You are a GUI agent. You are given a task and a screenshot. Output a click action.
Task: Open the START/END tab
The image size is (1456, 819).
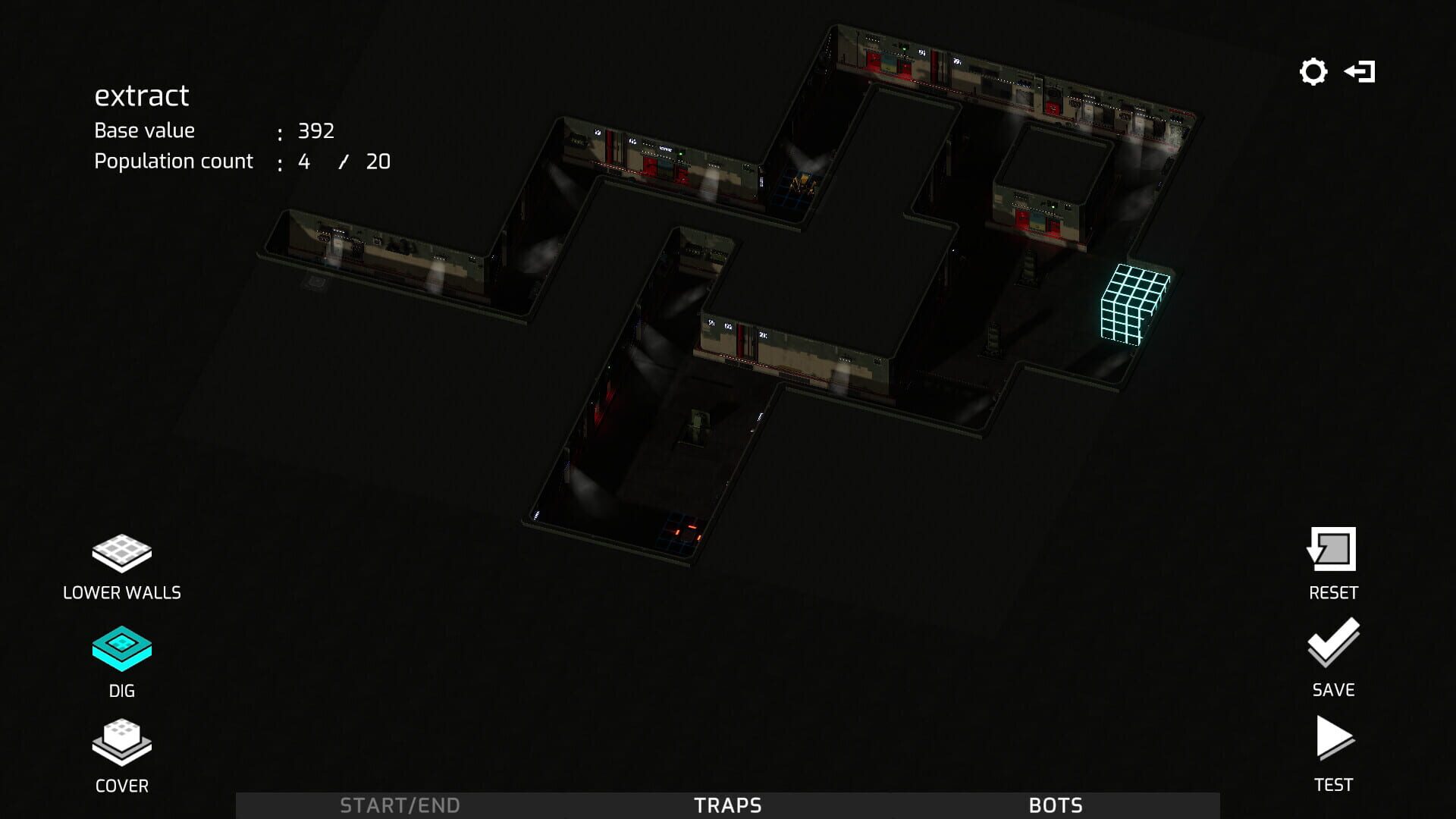pos(400,805)
